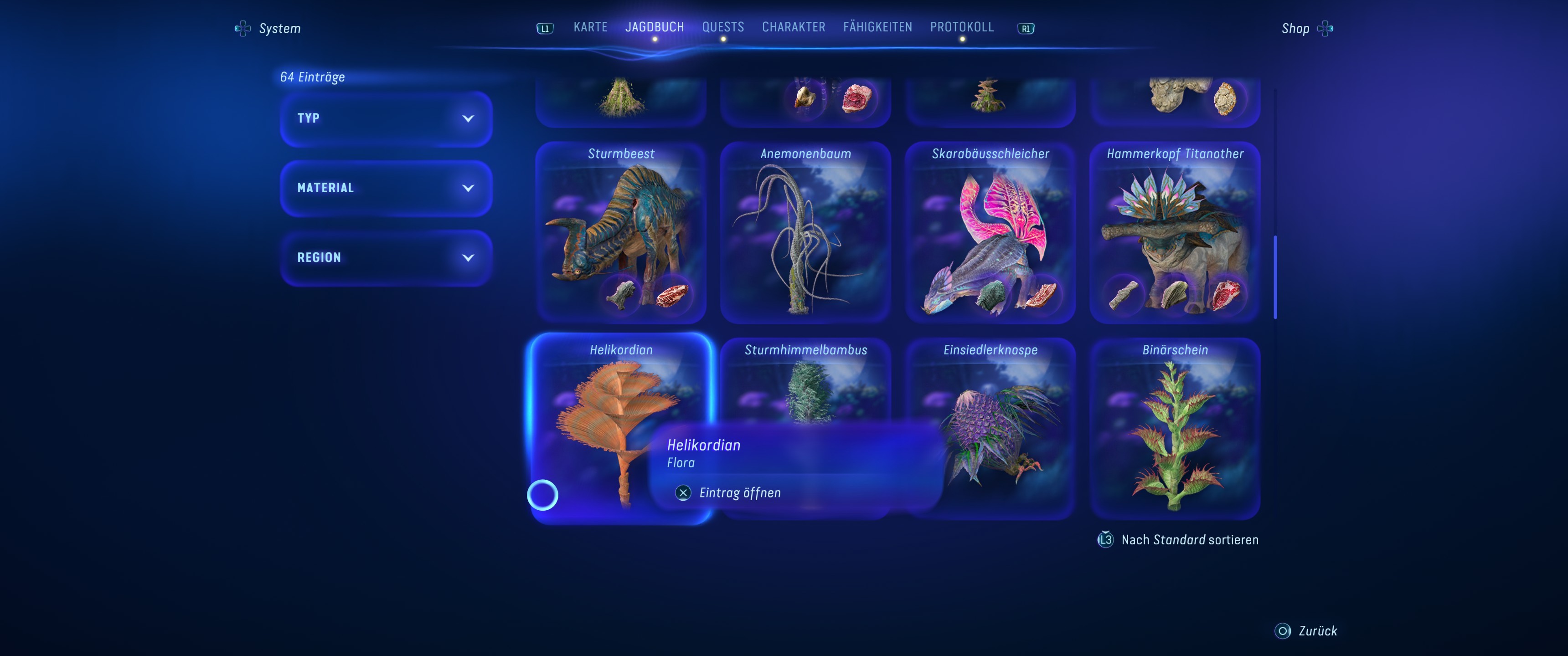This screenshot has height=656, width=1568.
Task: Choose the Anemonenbaum entry card
Action: [x=805, y=232]
